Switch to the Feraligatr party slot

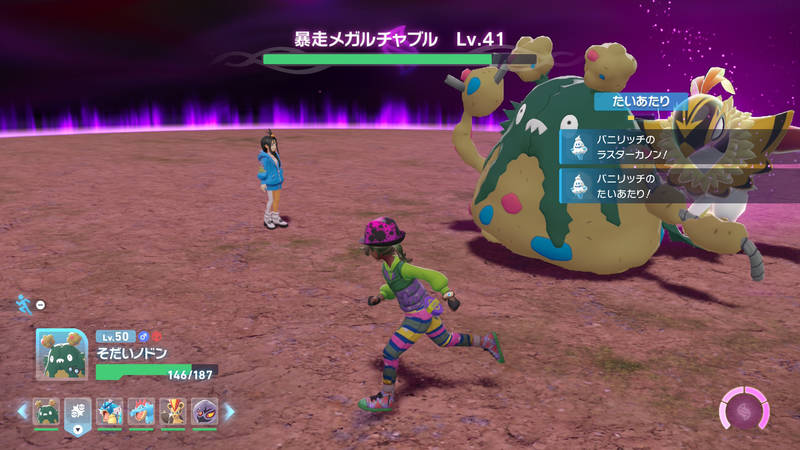click(141, 412)
